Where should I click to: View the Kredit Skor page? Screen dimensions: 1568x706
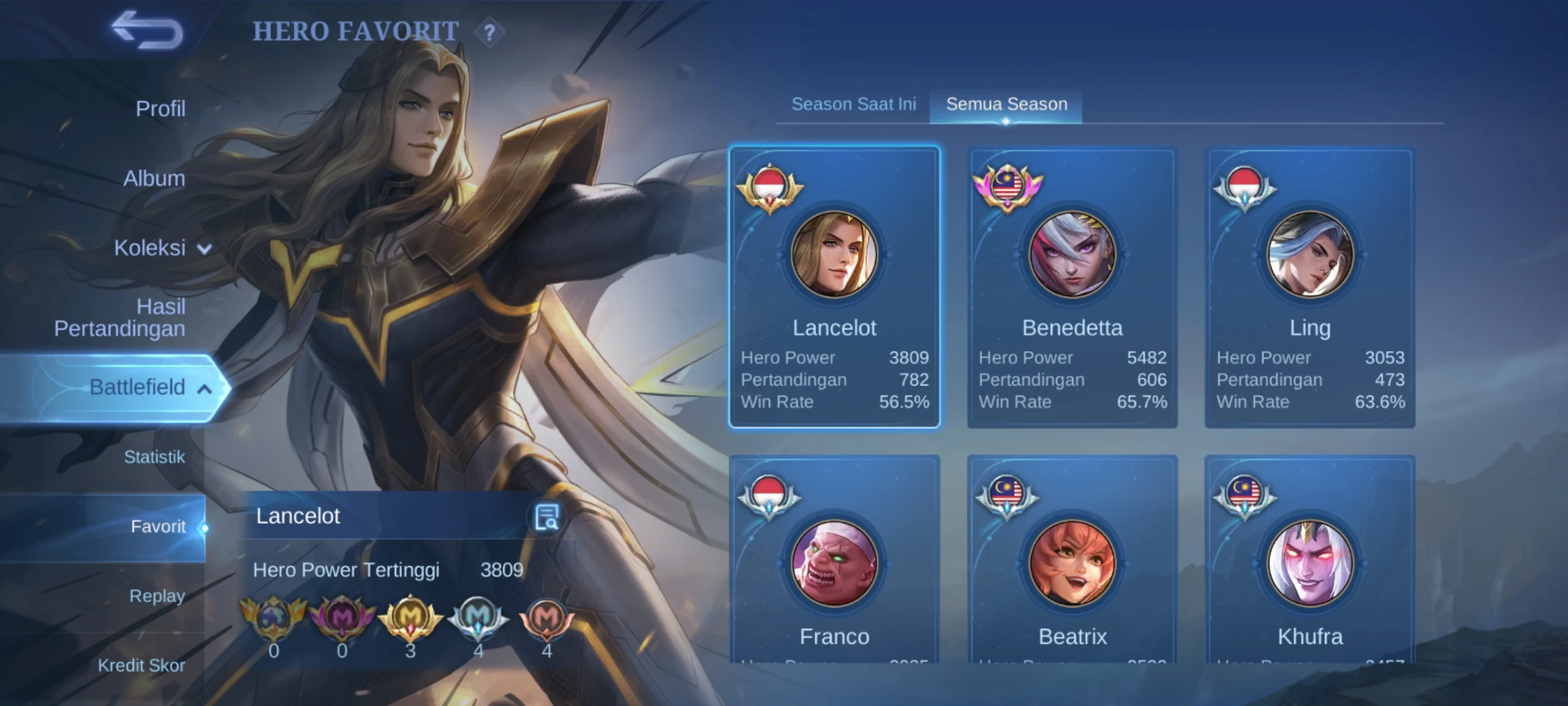click(x=141, y=665)
